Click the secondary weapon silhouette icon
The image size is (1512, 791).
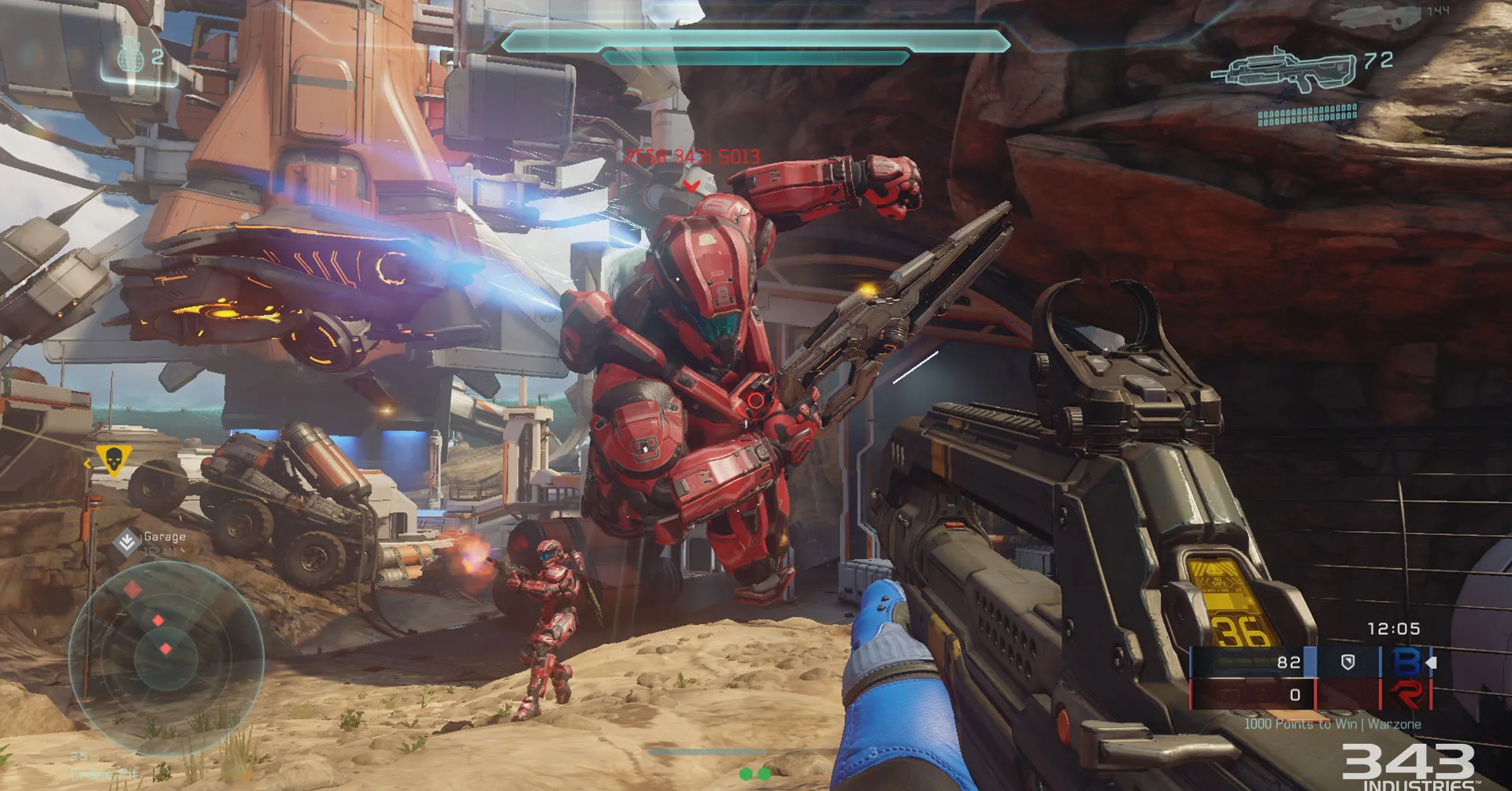[1374, 17]
